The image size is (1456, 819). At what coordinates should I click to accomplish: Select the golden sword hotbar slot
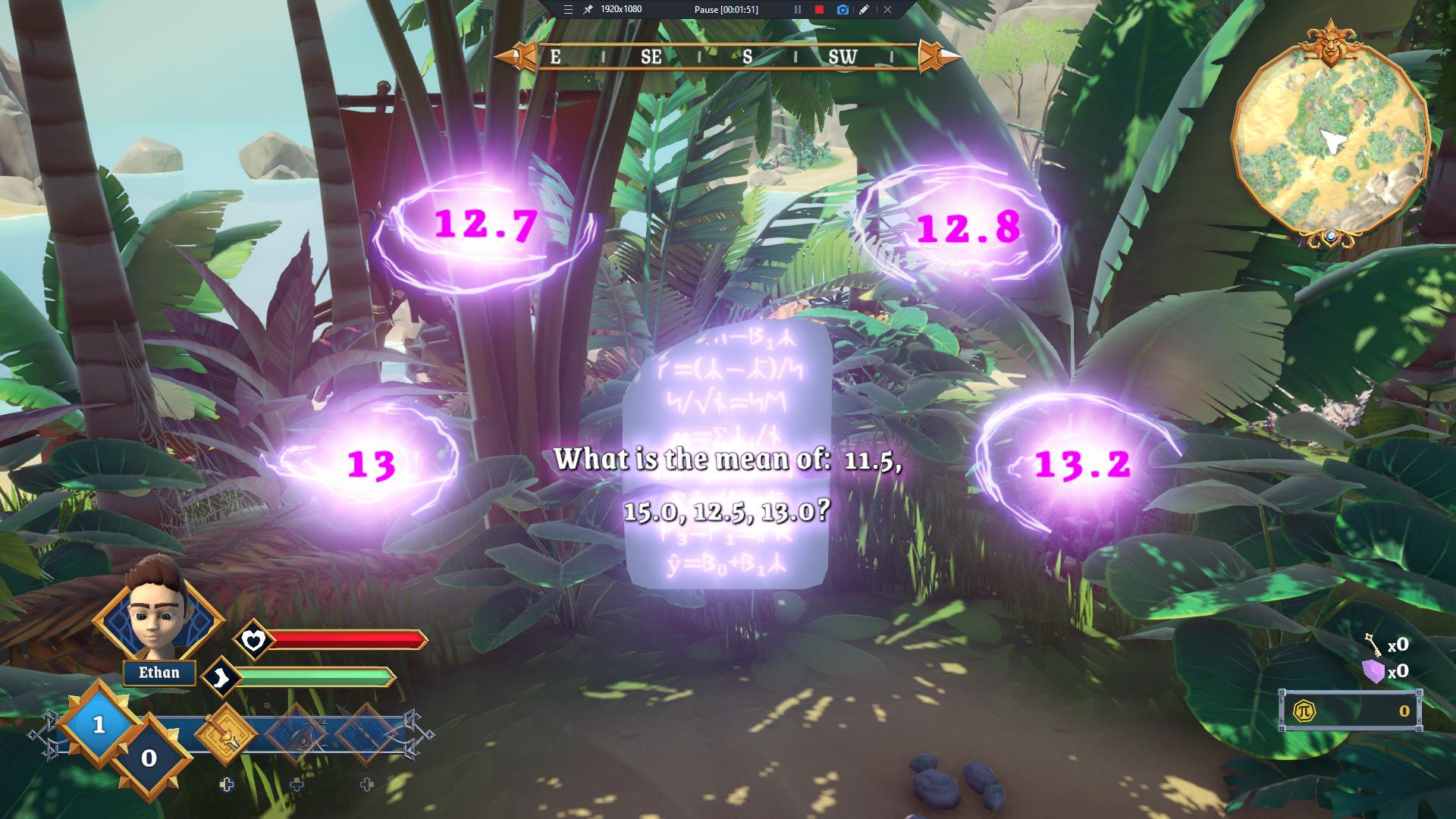[x=227, y=733]
